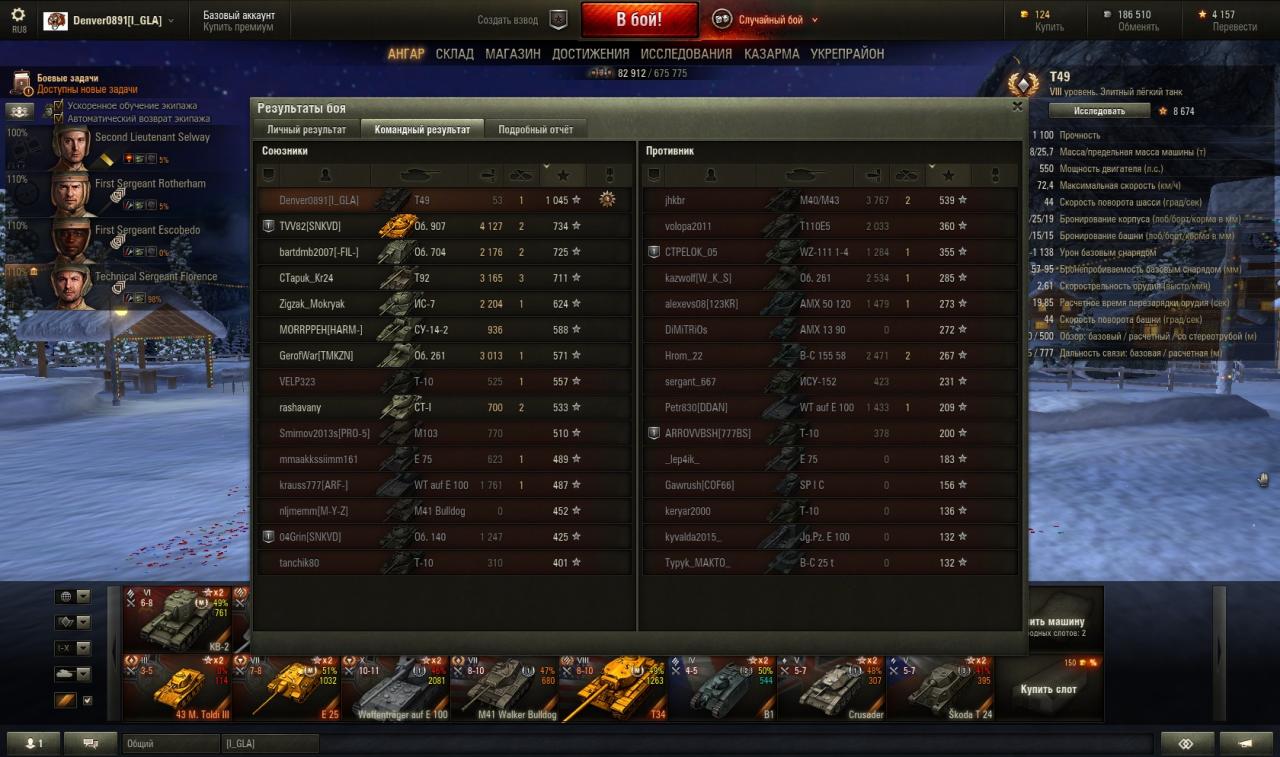The width and height of the screenshot is (1280, 757).
Task: Open the Подробный отчёт tab
Action: 535,129
